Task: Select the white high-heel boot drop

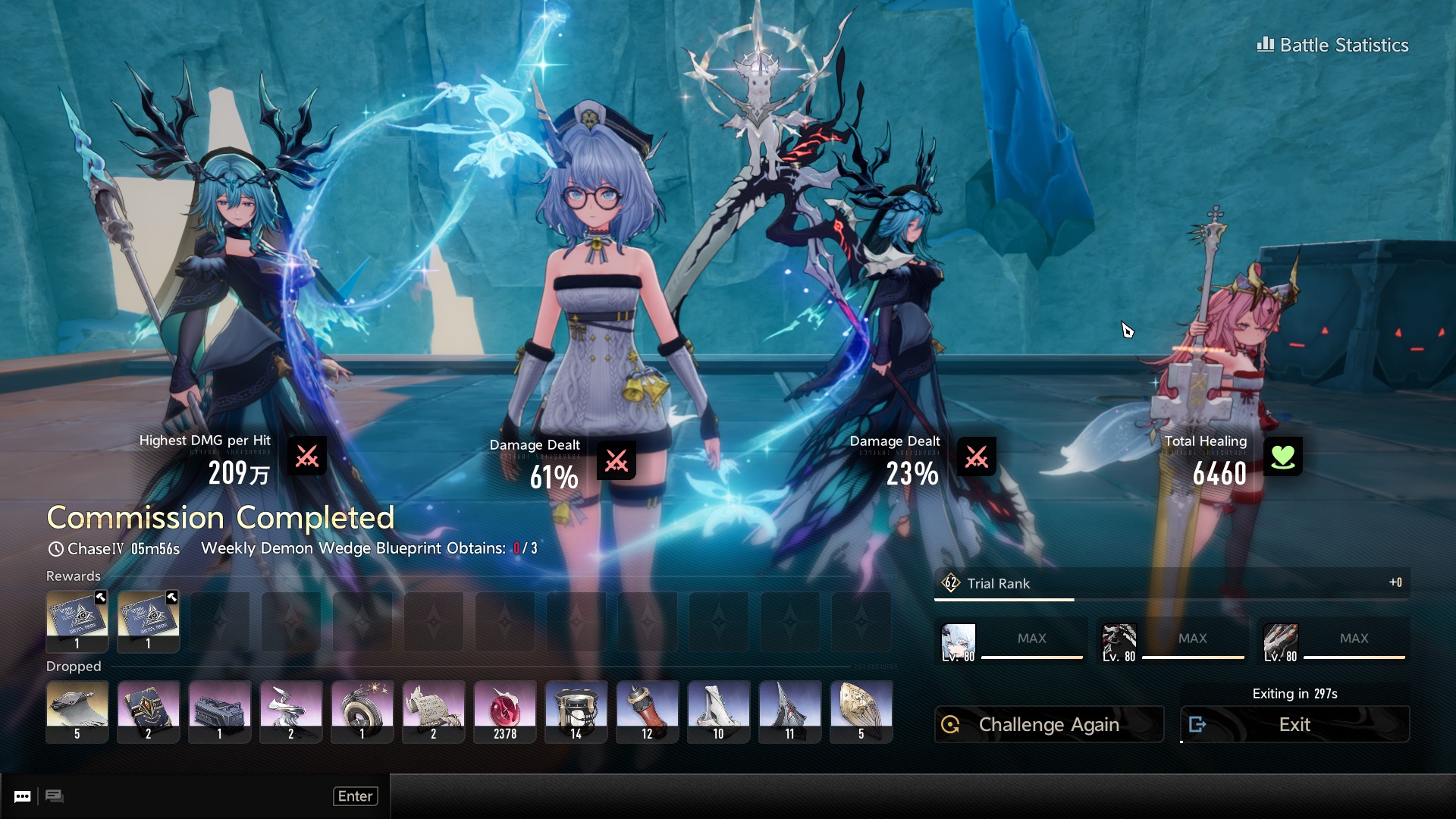Action: pos(719,711)
